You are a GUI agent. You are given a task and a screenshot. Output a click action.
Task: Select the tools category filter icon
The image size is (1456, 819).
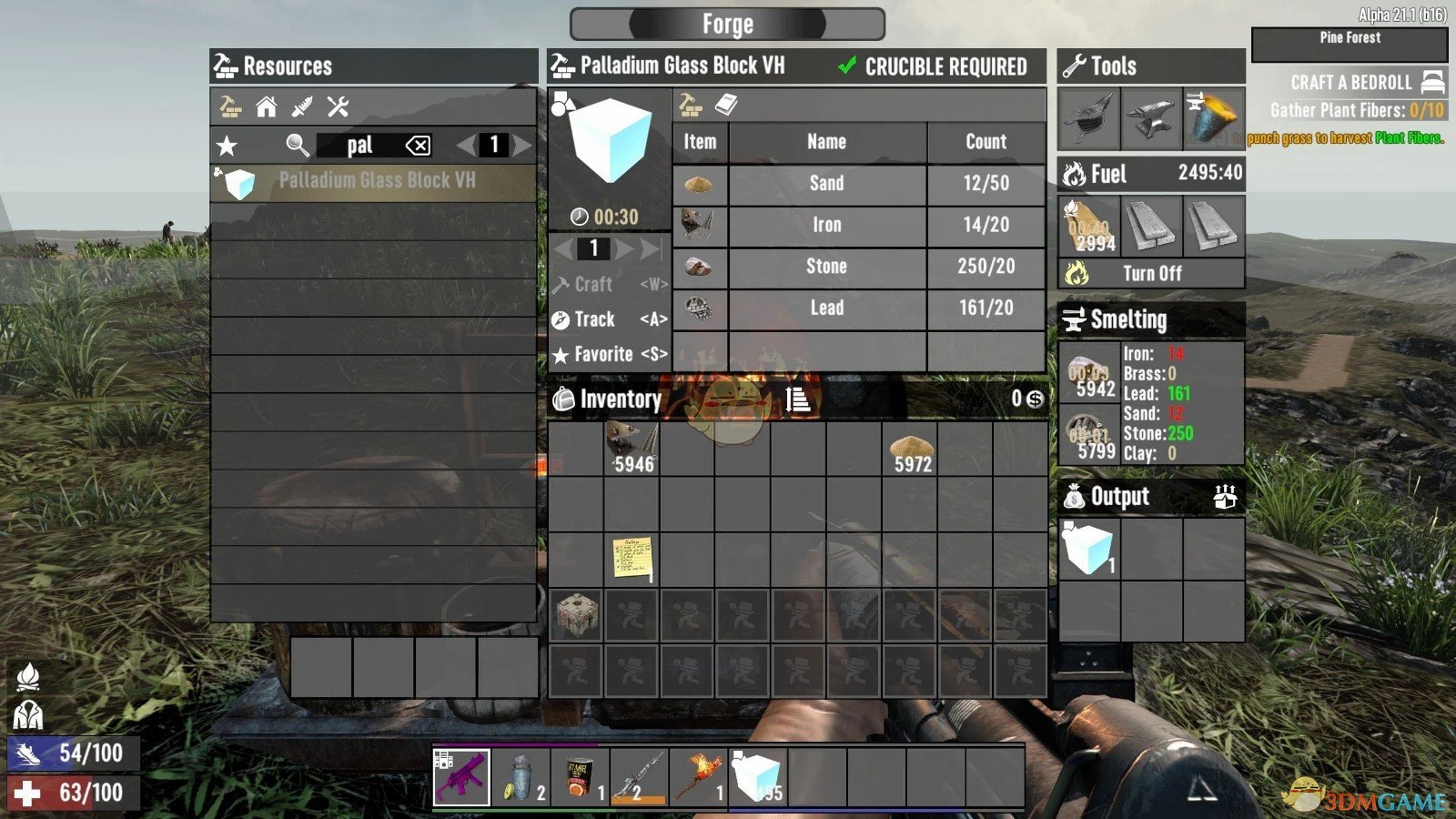coord(338,107)
